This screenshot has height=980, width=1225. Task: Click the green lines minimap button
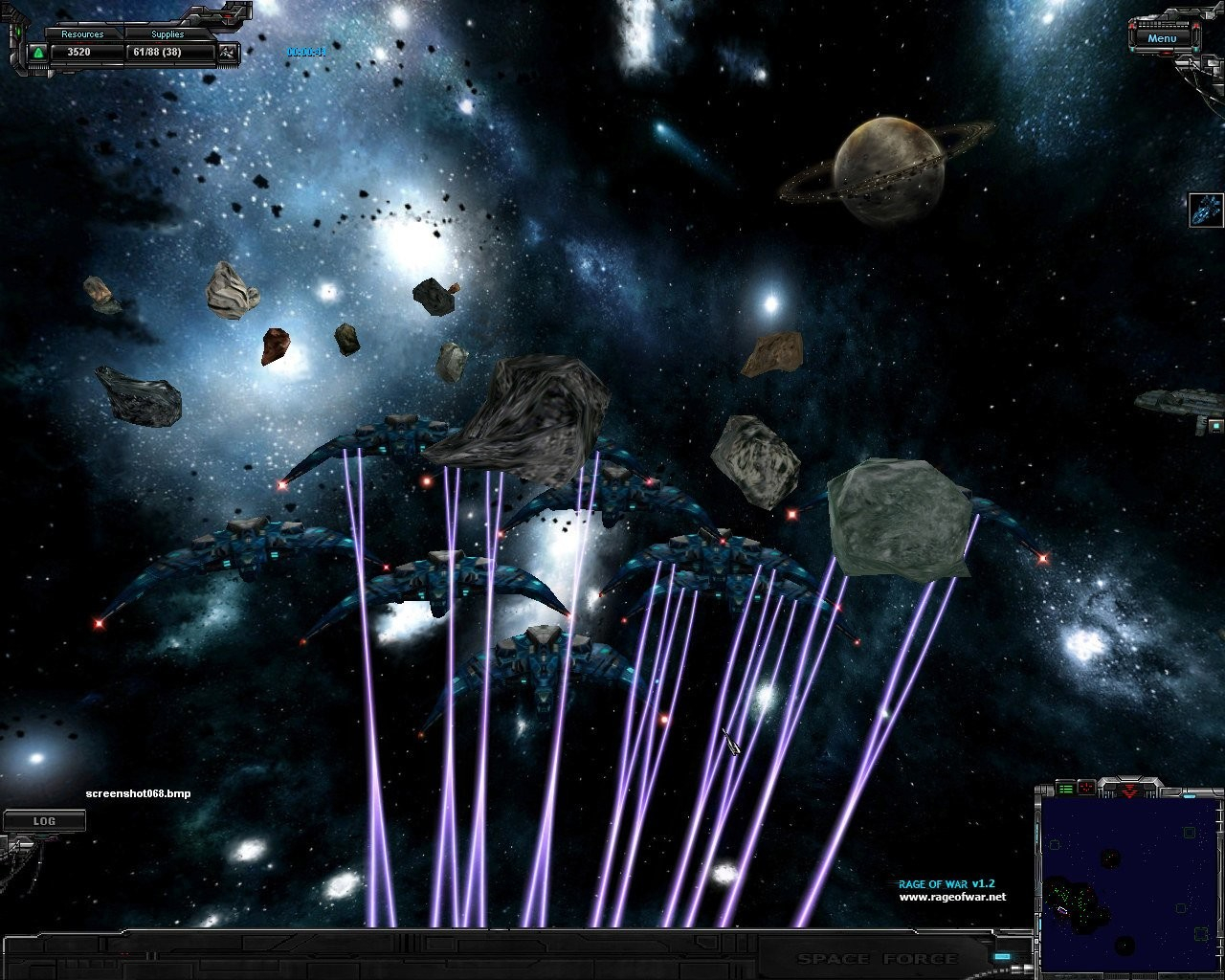[1066, 788]
